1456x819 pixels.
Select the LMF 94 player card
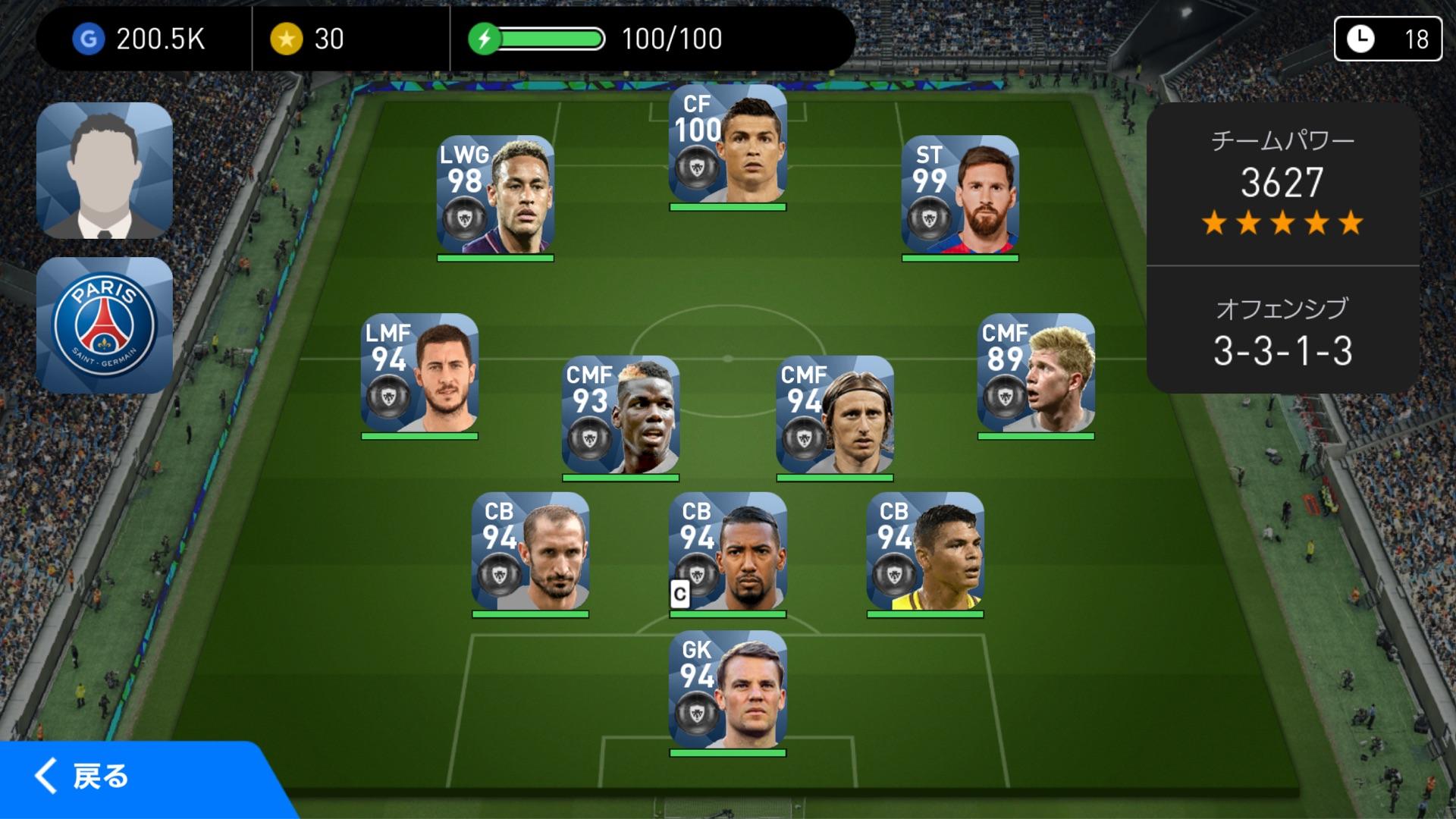click(419, 373)
